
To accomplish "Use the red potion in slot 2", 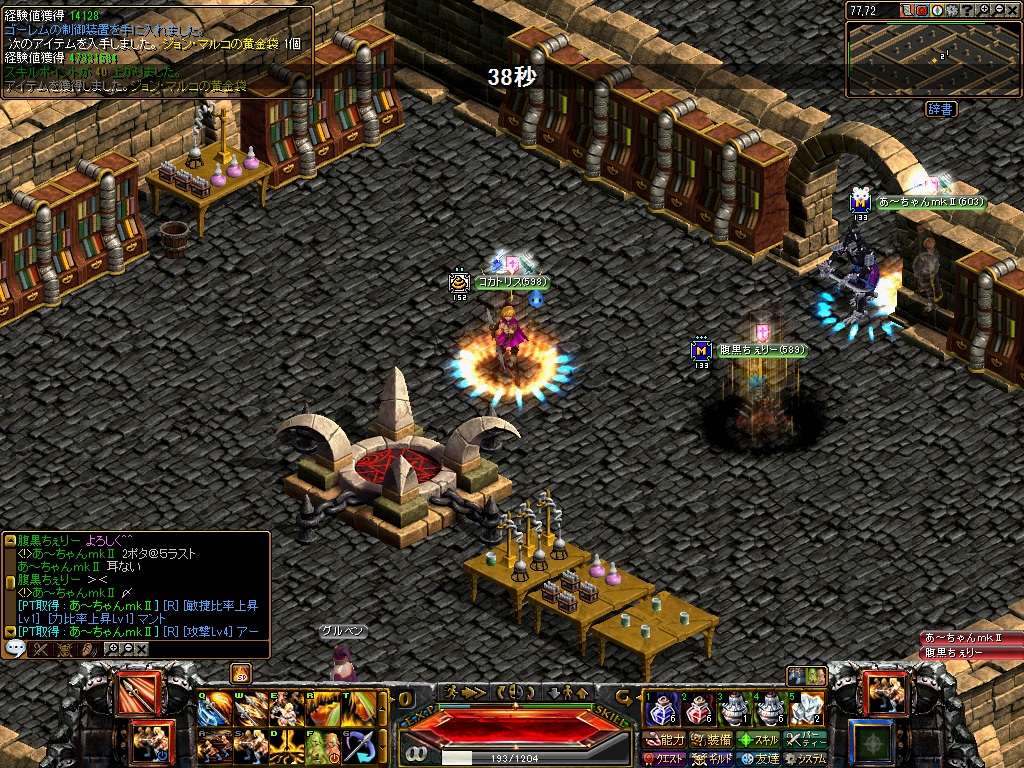I will click(x=698, y=709).
